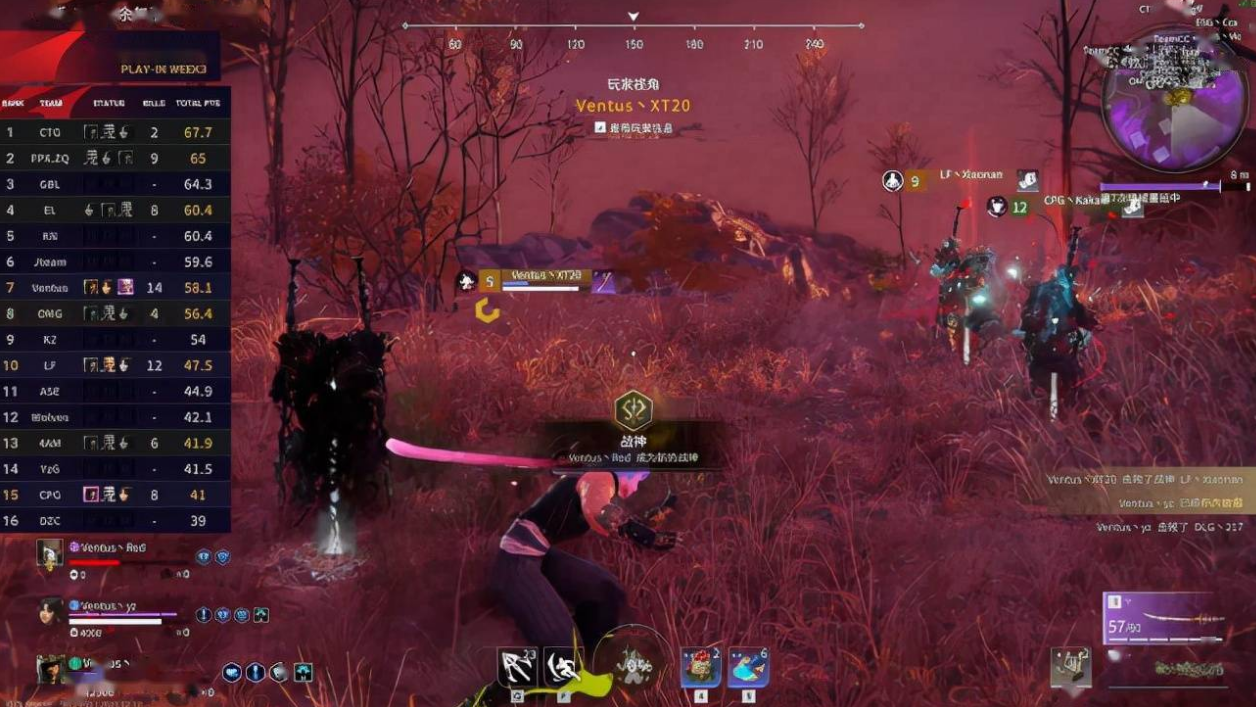Select teammate Ventus Red's portrait
1256x707 pixels.
click(49, 553)
